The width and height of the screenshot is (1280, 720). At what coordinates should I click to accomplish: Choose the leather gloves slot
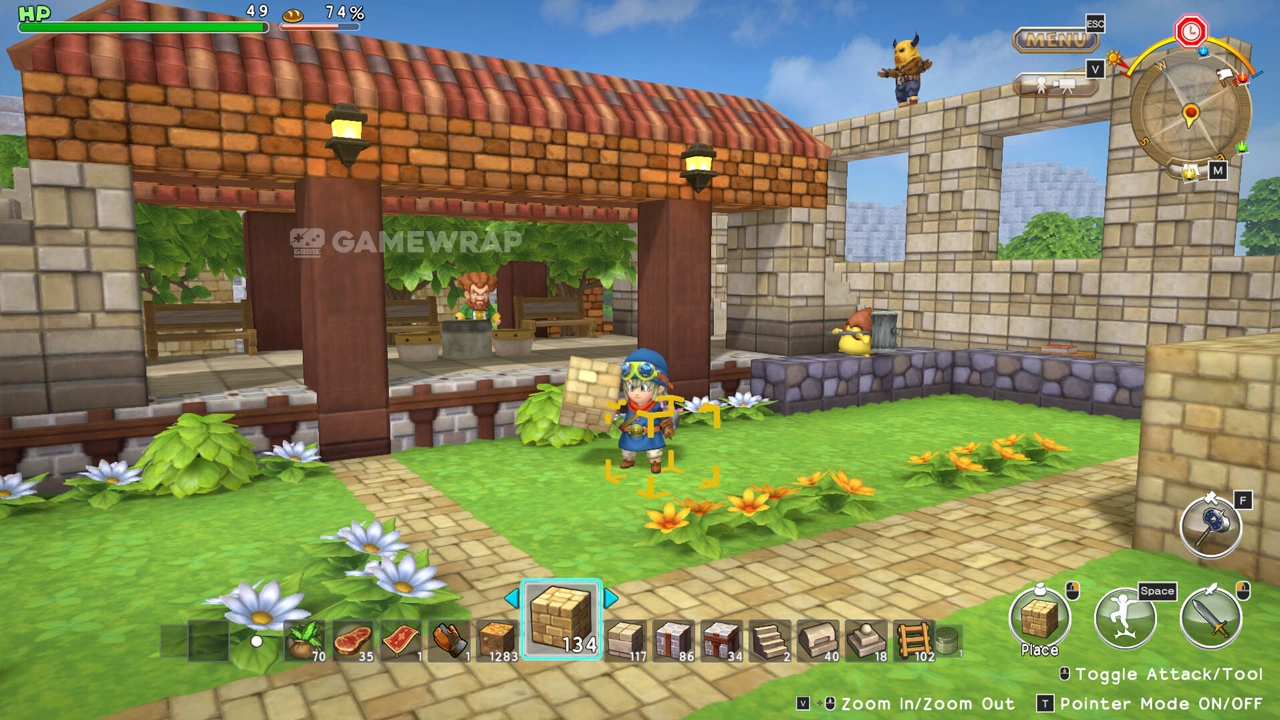click(449, 640)
